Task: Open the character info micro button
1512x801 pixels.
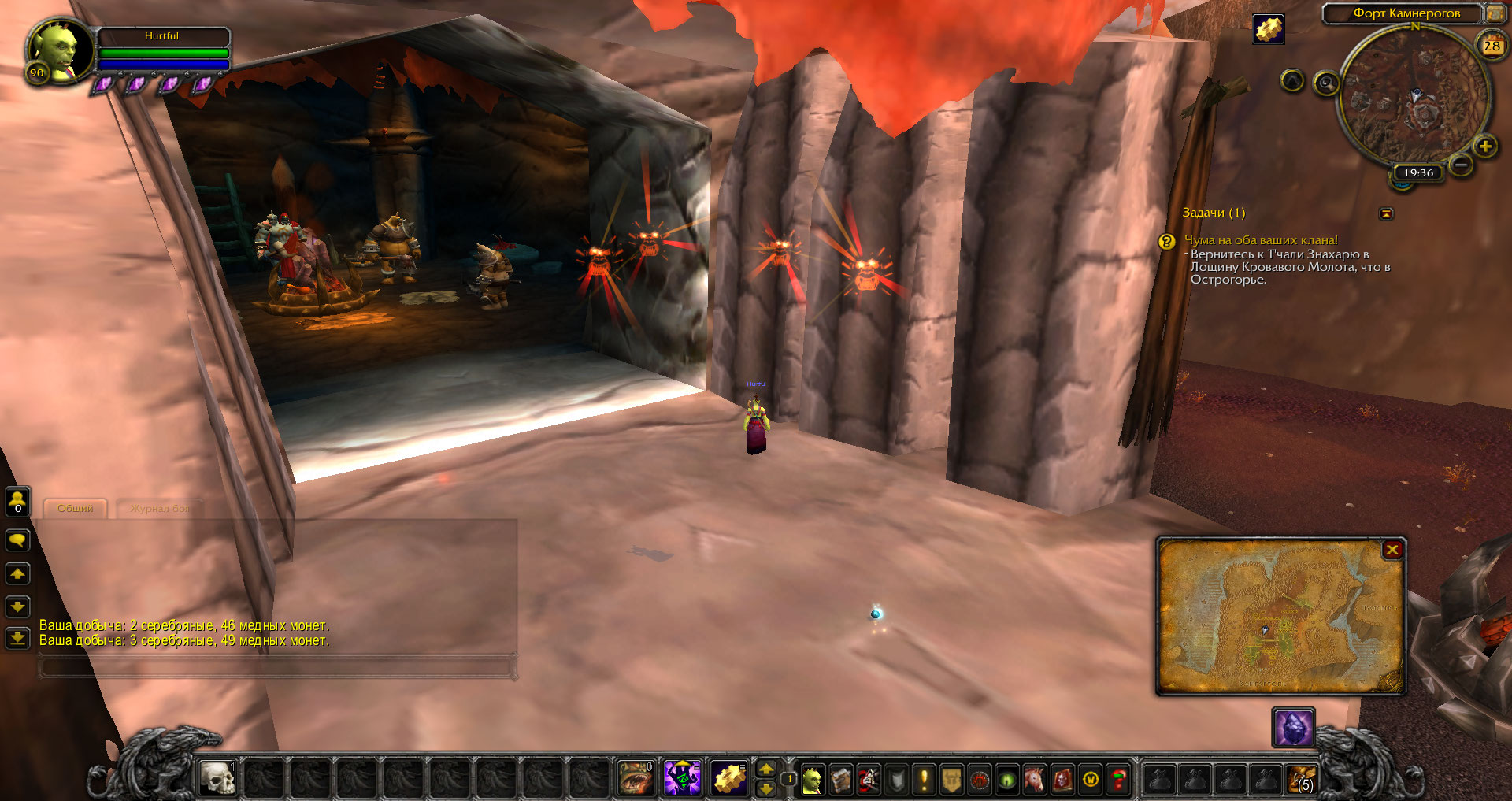Action: pyautogui.click(x=812, y=780)
